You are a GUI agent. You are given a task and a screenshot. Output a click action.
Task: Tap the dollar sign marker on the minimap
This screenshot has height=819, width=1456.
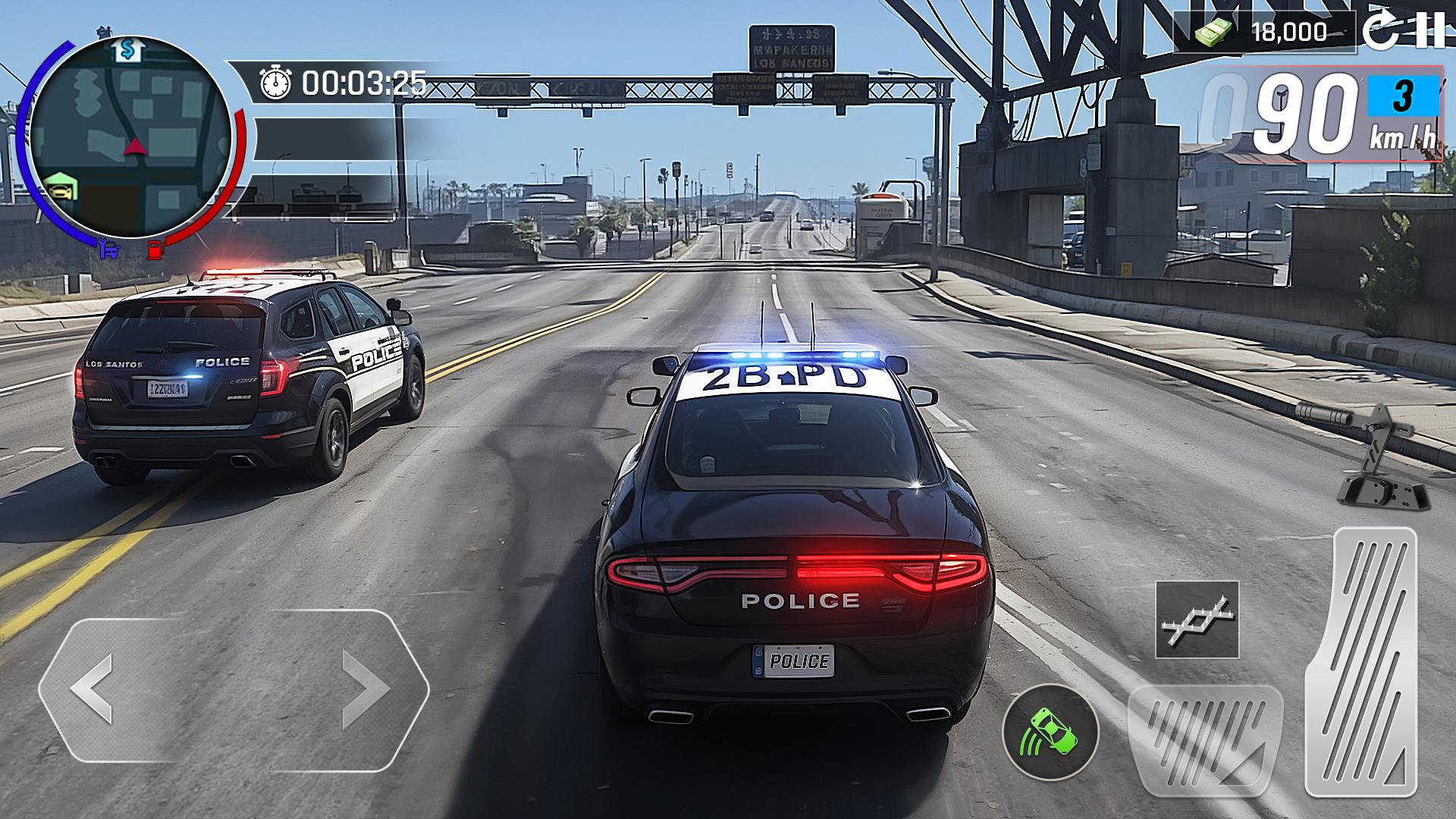pos(127,49)
